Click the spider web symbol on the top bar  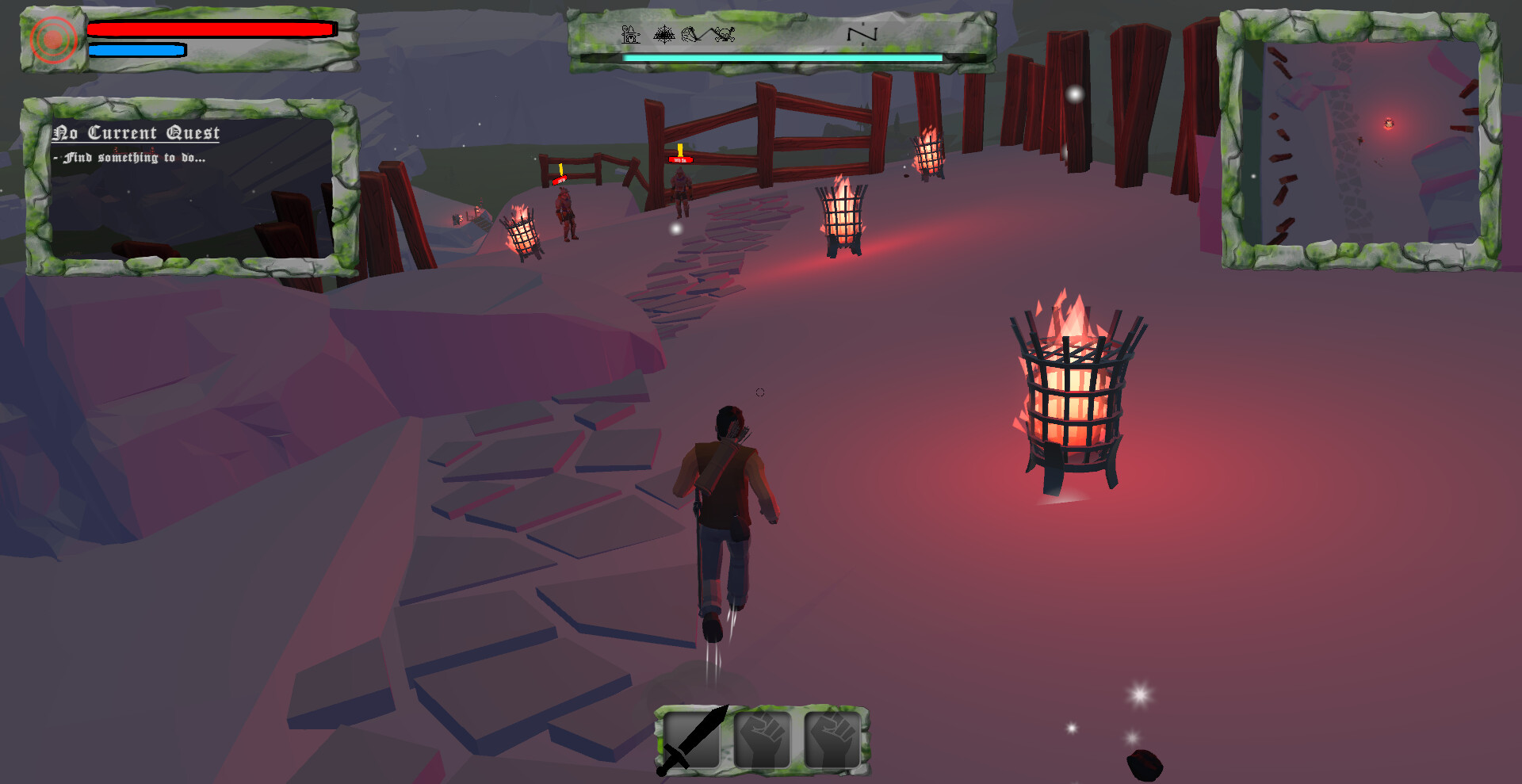tap(663, 33)
